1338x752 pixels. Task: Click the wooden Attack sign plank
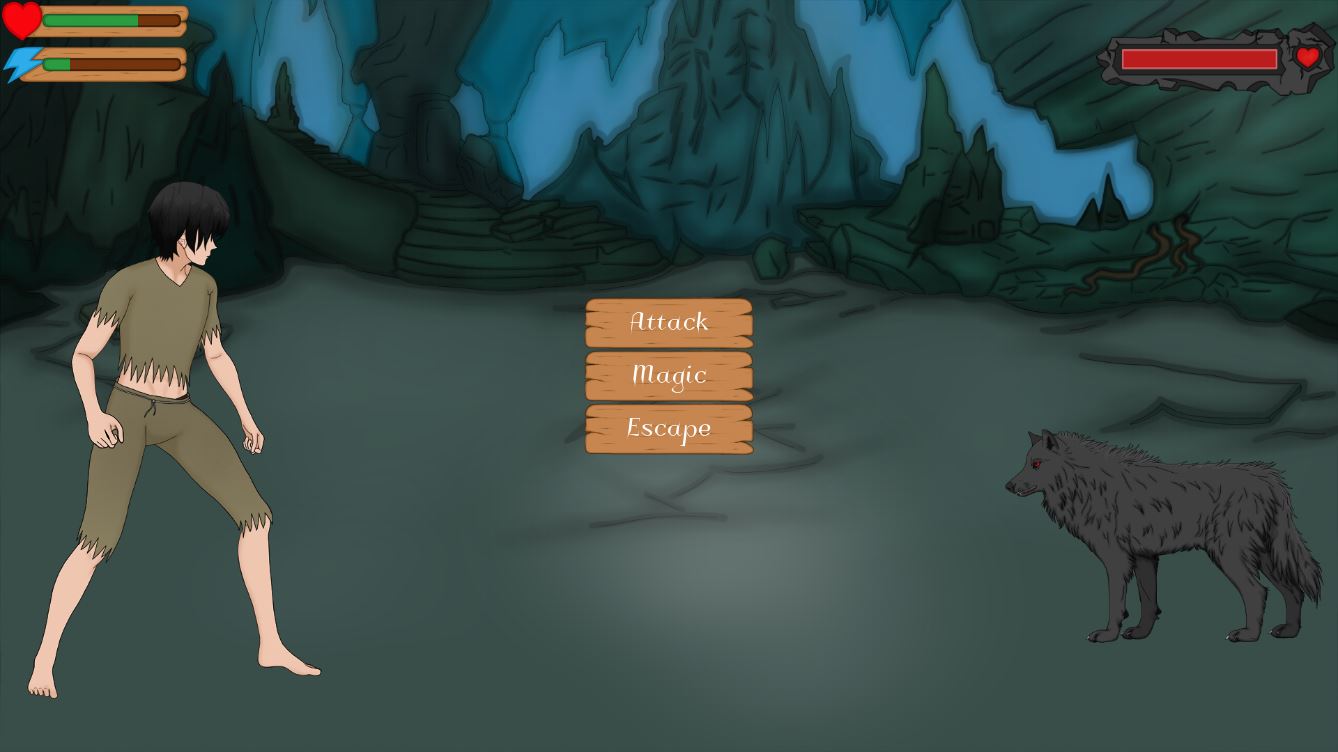tap(668, 322)
